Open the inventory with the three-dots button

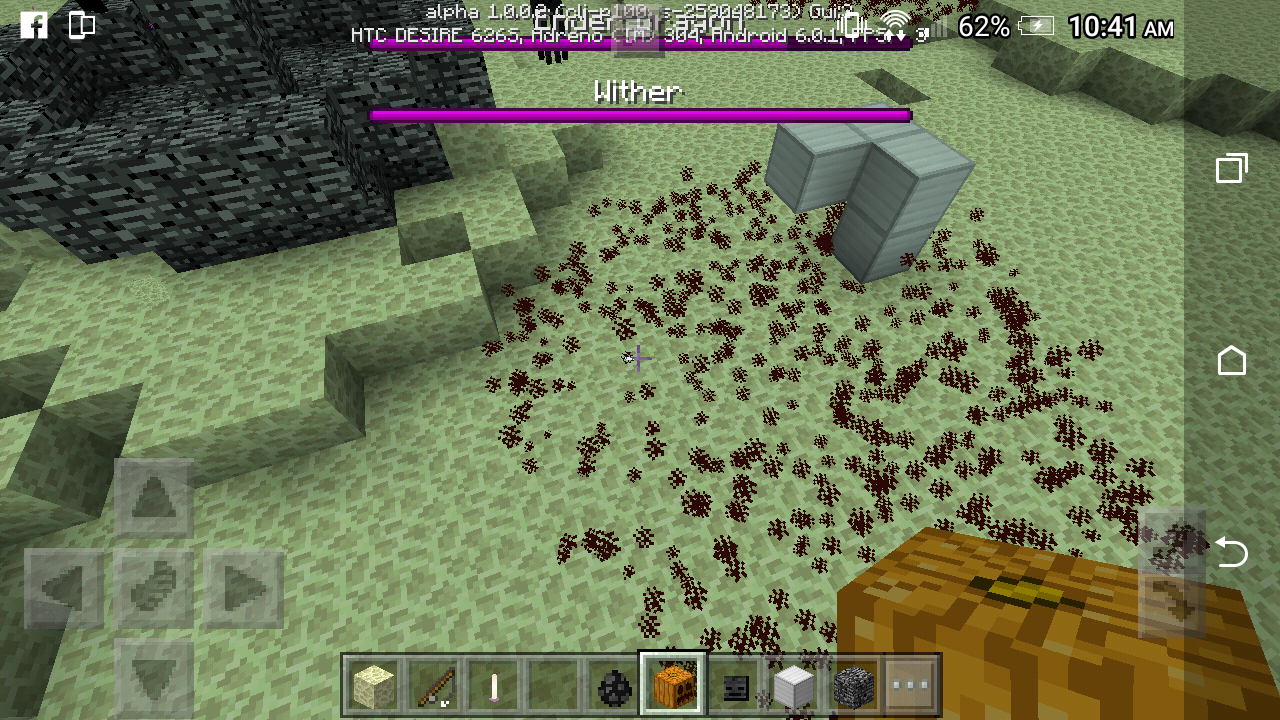click(x=912, y=686)
